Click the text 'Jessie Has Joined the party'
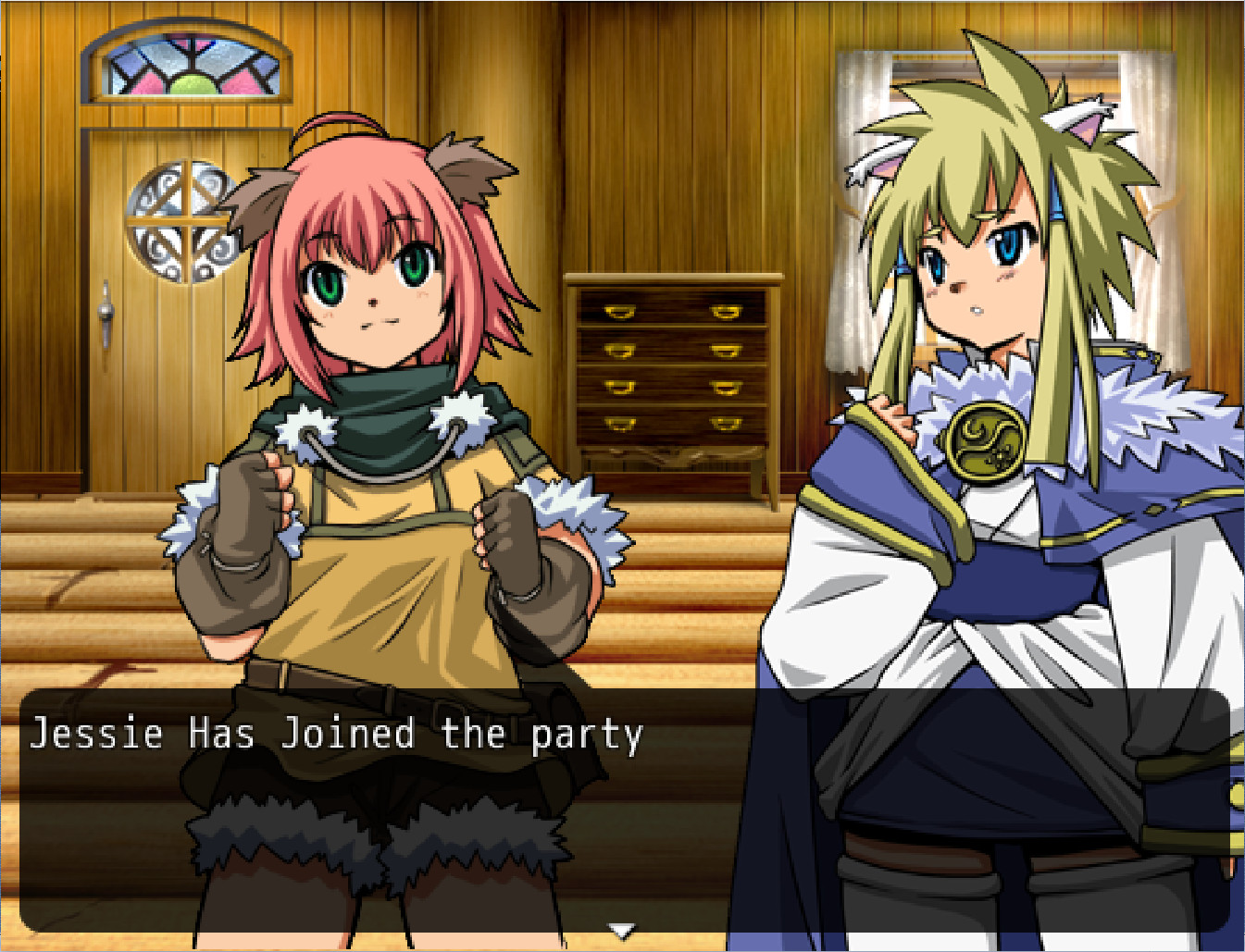This screenshot has height=952, width=1245. point(338,734)
